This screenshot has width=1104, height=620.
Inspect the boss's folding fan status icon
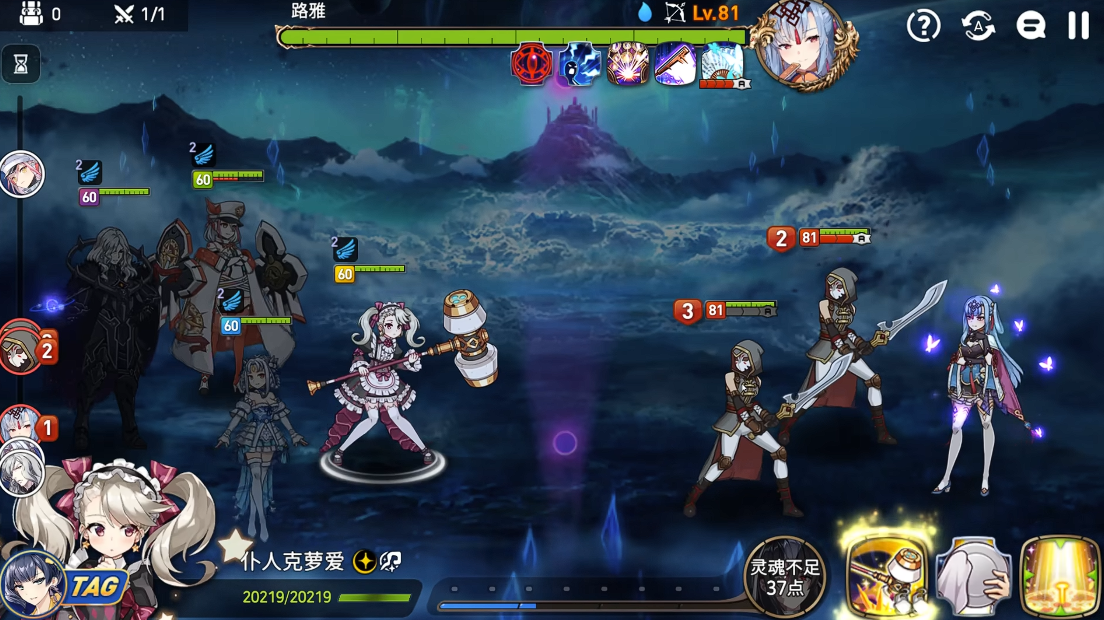(721, 65)
